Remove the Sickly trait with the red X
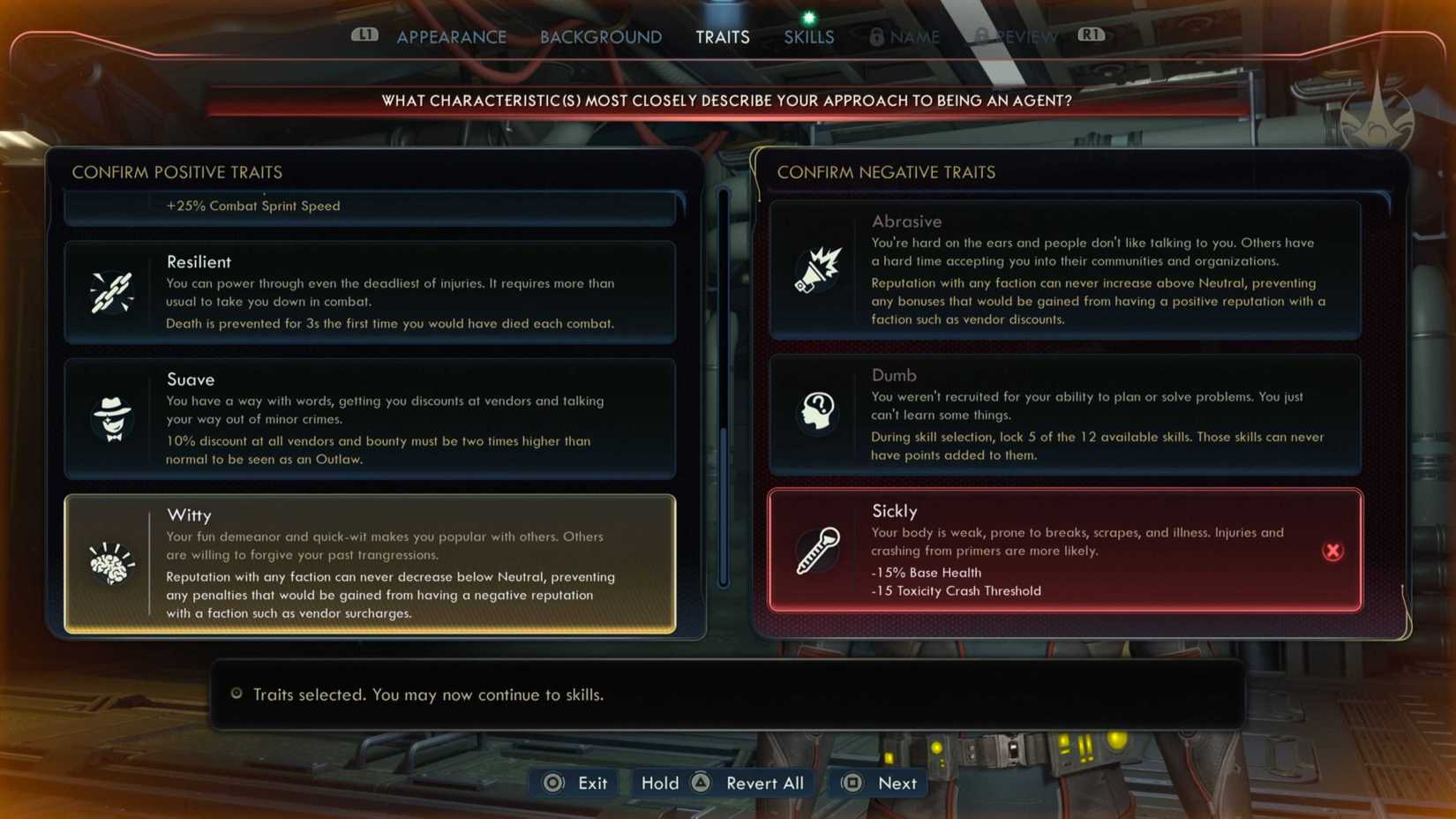The height and width of the screenshot is (819, 1456). pos(1332,551)
